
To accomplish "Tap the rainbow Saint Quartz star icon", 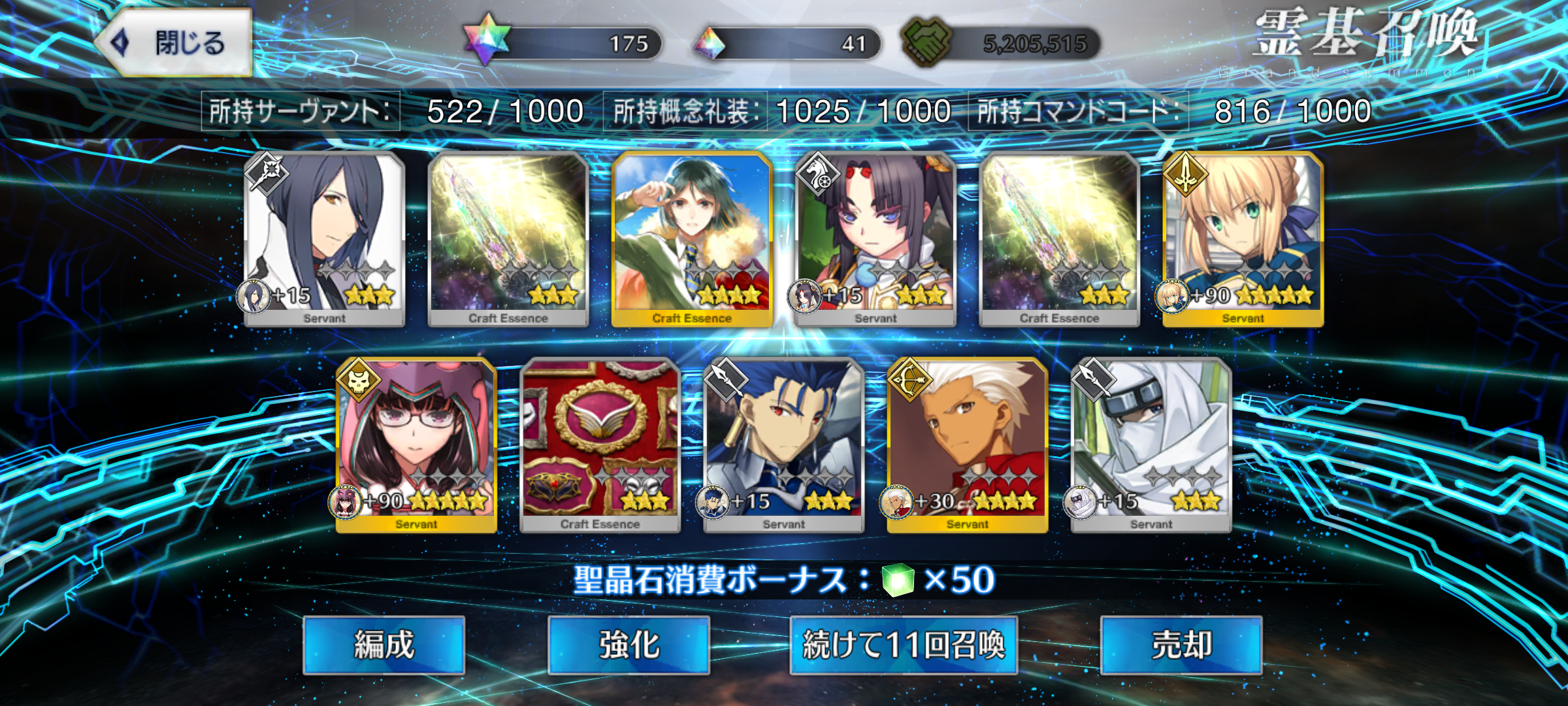I will click(x=487, y=41).
